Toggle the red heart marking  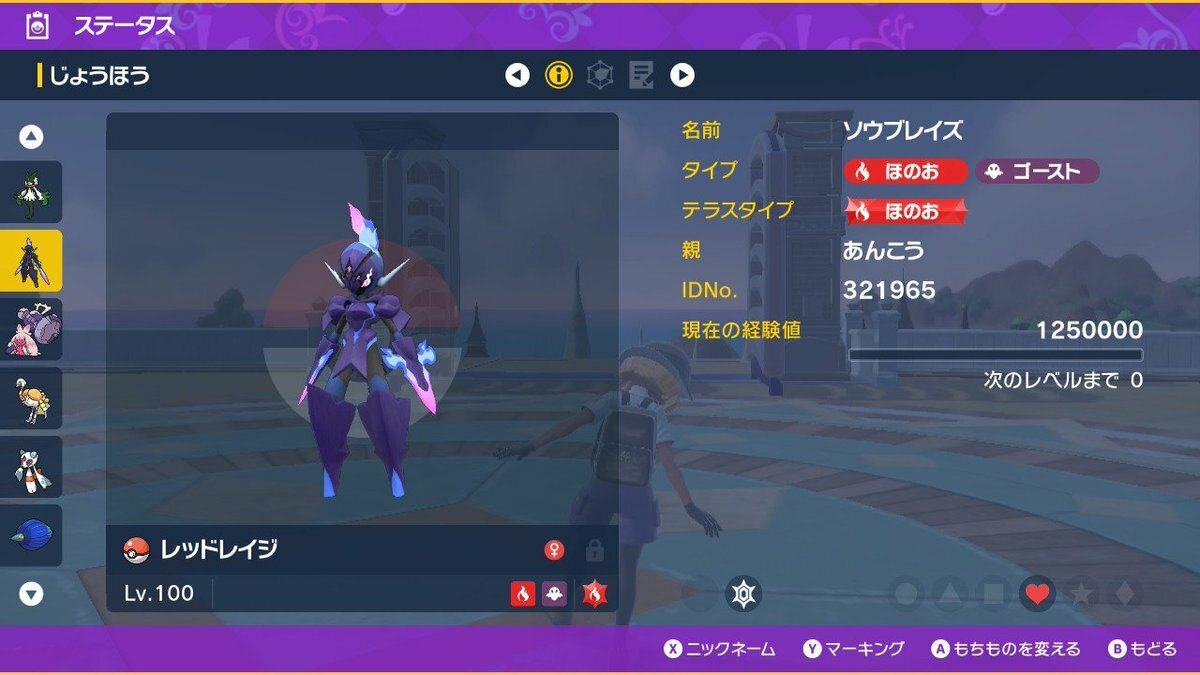pos(1037,594)
